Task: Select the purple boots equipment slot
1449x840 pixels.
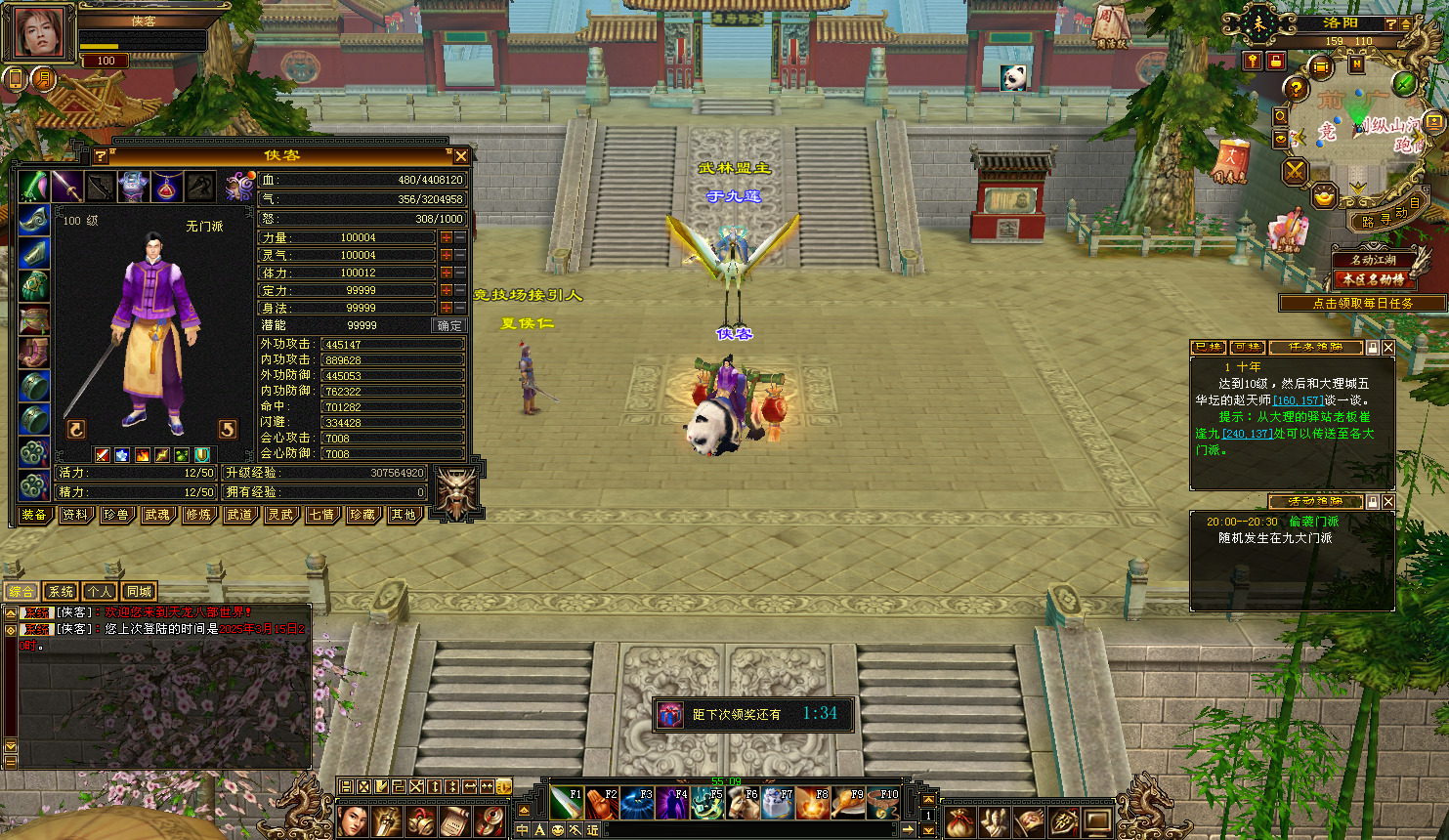Action: [x=34, y=352]
